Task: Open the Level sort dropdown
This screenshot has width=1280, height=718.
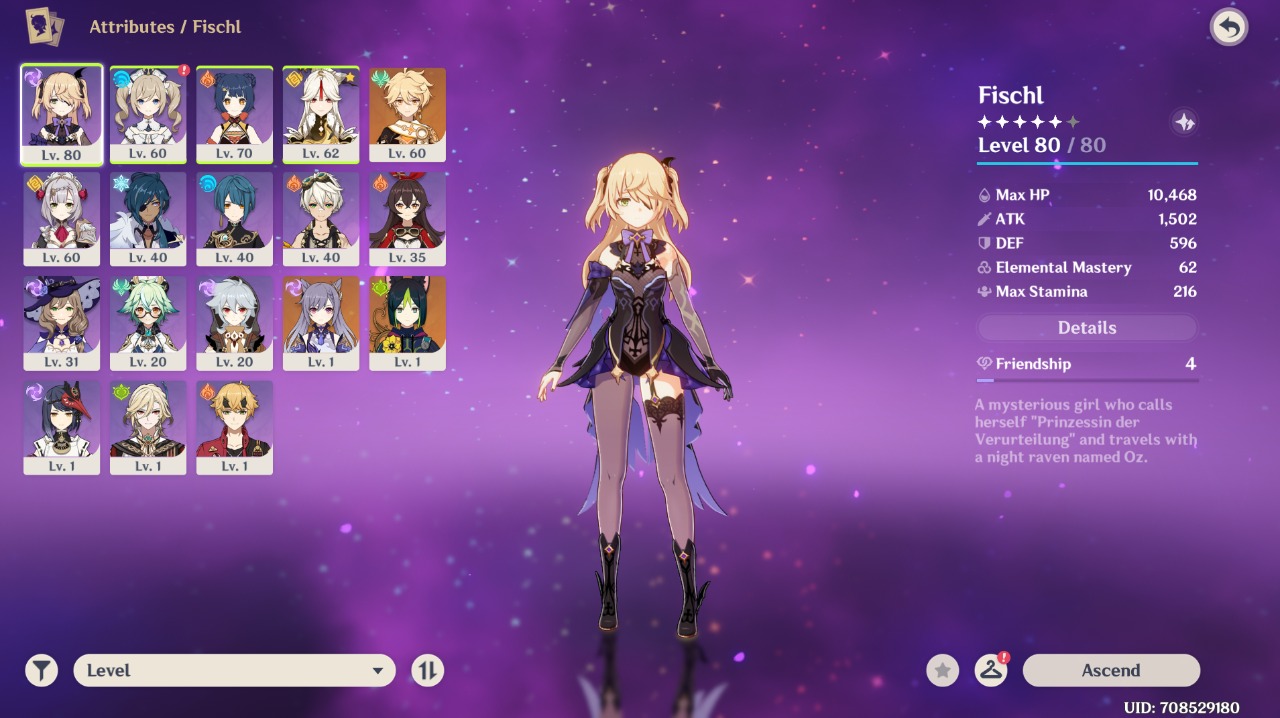Action: coord(234,670)
